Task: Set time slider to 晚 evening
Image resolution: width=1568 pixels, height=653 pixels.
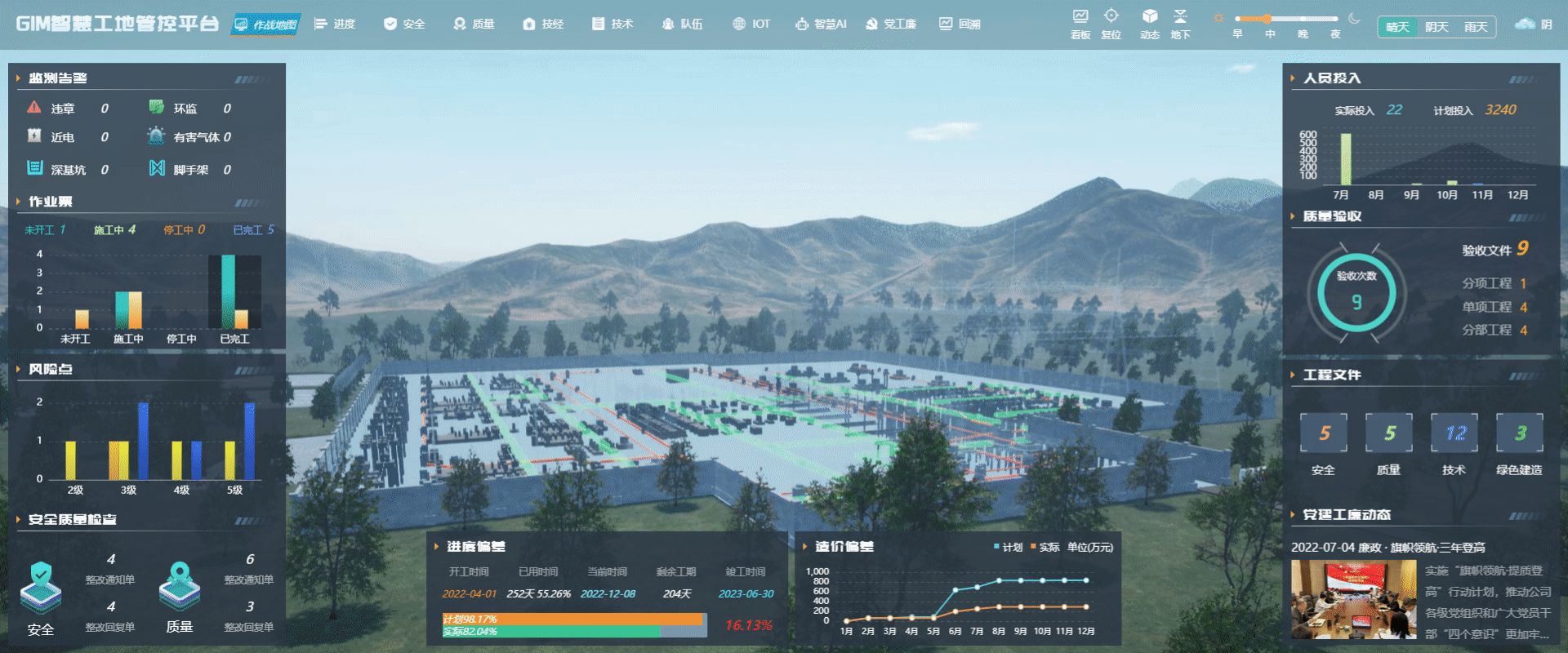Action: coord(1303,33)
